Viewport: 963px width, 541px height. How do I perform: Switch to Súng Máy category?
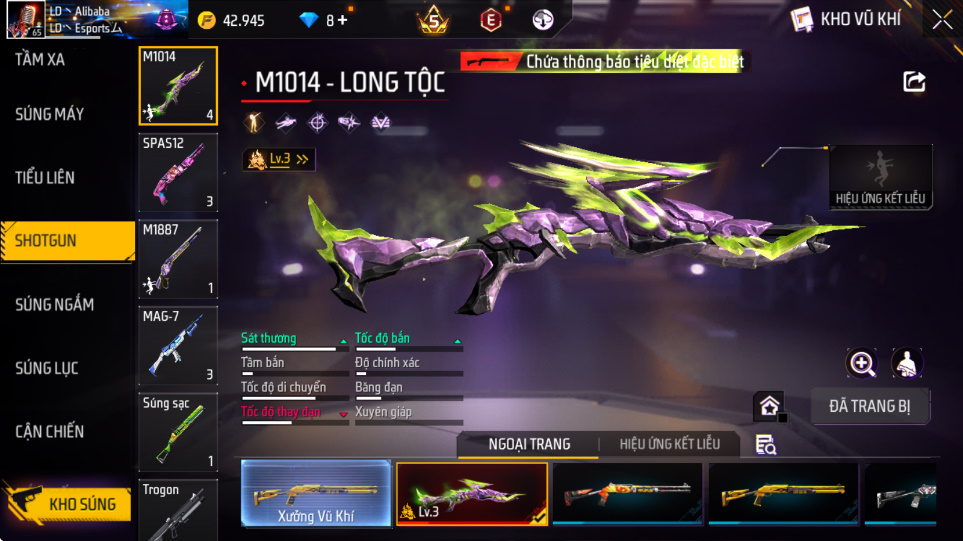pyautogui.click(x=49, y=114)
